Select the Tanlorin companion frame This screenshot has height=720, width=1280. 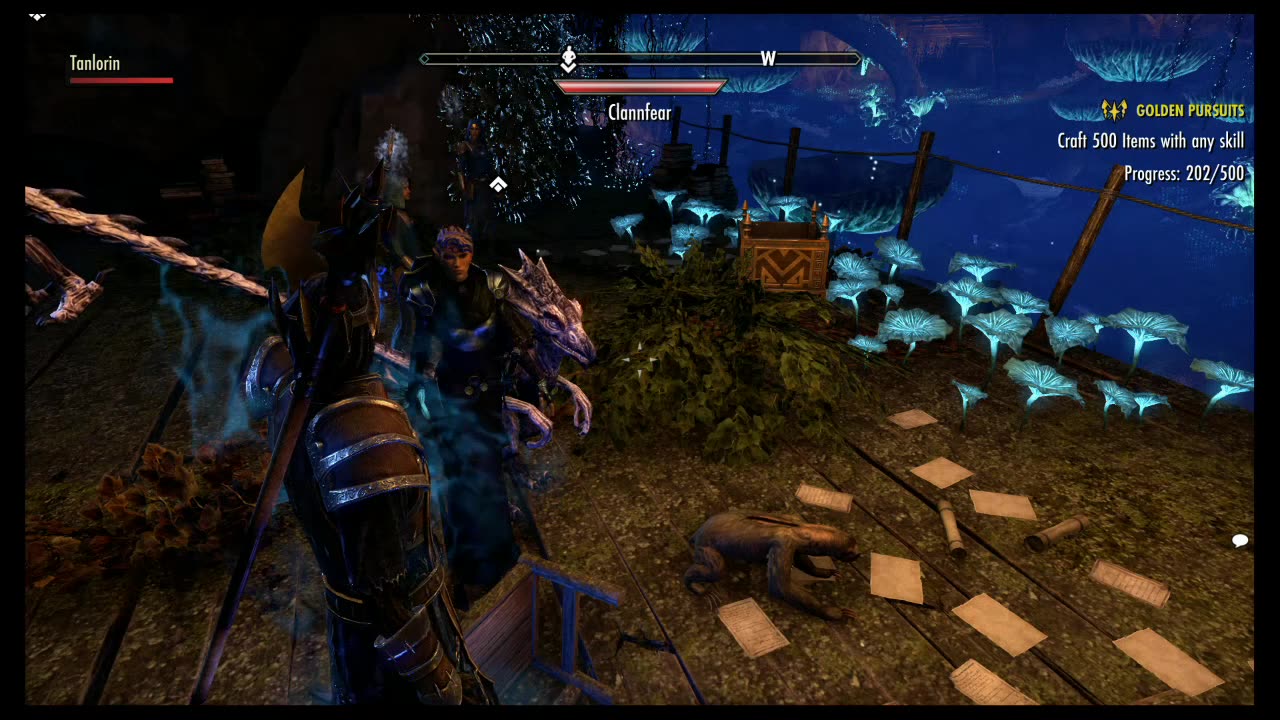pyautogui.click(x=96, y=64)
